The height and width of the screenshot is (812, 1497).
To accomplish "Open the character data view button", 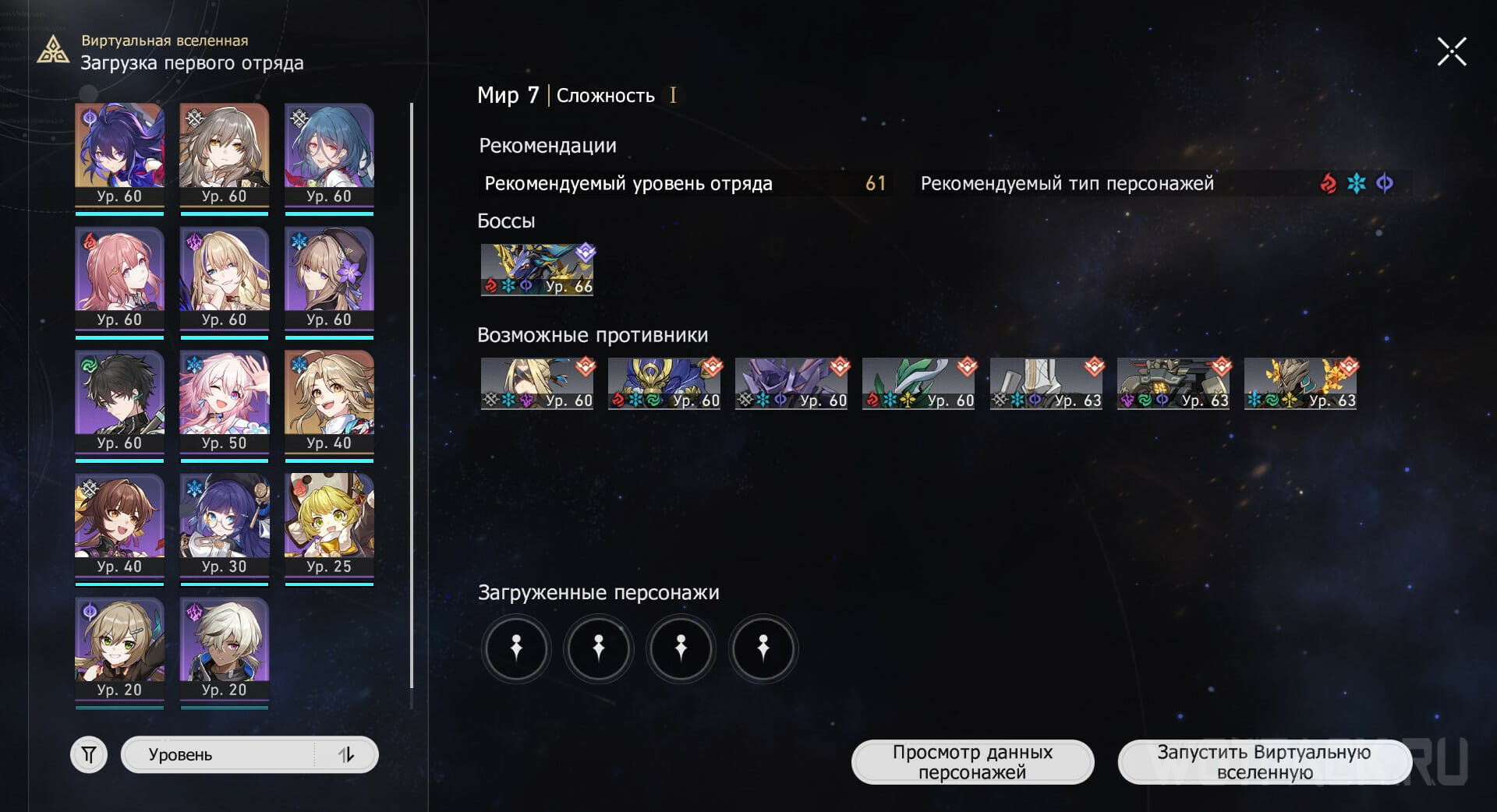I will pos(972,762).
